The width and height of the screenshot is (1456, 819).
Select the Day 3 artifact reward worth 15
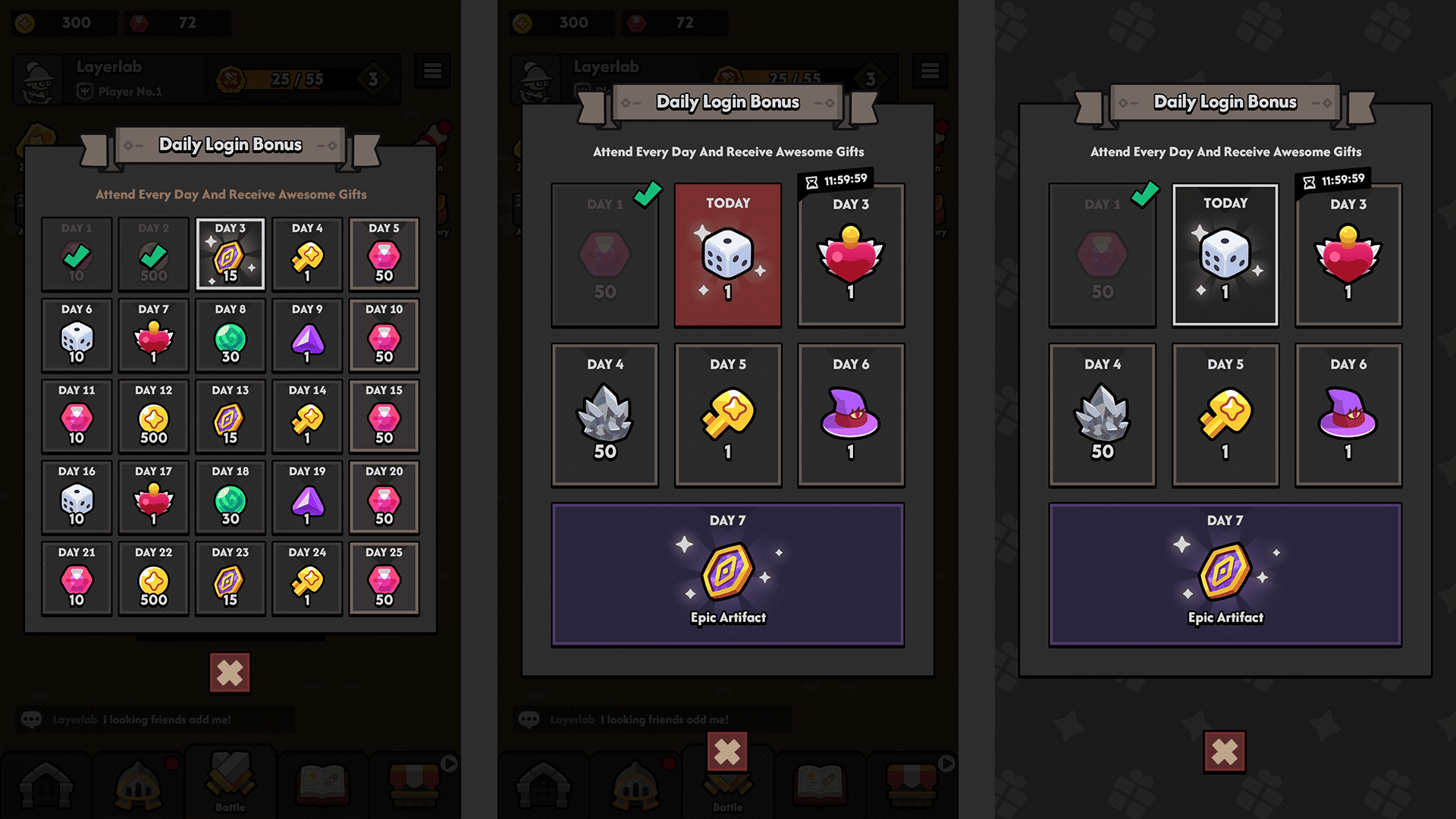(x=230, y=254)
